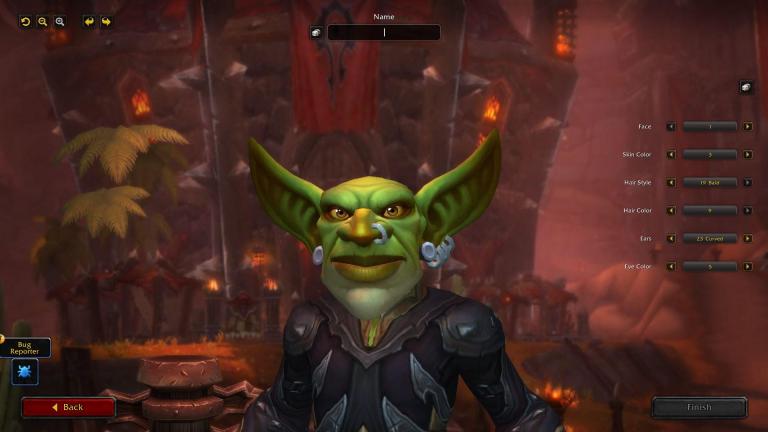This screenshot has width=768, height=432.
Task: Randomize appearance with dice above Face option
Action: click(745, 87)
